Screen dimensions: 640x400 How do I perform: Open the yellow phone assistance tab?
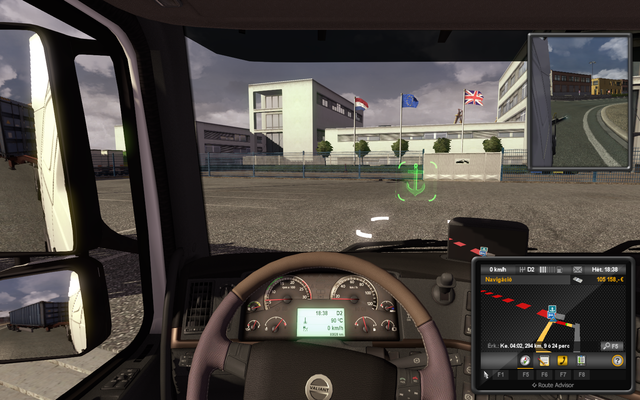(x=561, y=359)
